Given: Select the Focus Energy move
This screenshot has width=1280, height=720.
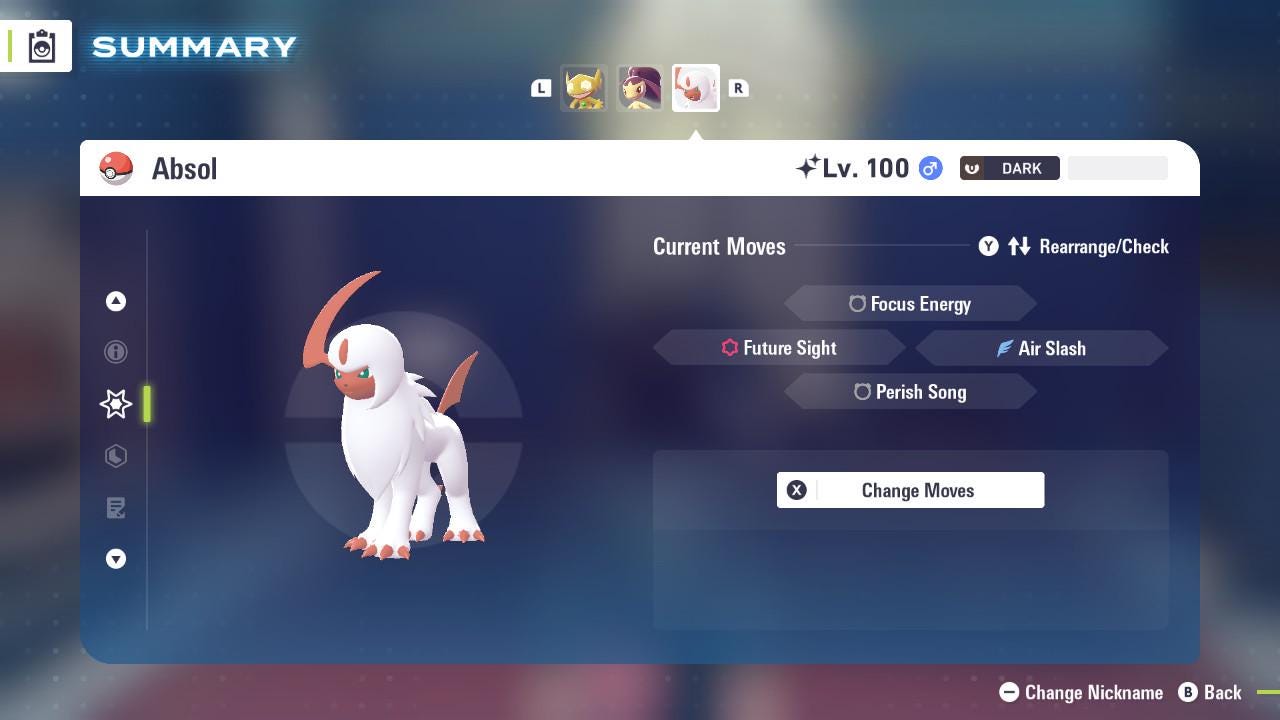Looking at the screenshot, I should tap(910, 303).
